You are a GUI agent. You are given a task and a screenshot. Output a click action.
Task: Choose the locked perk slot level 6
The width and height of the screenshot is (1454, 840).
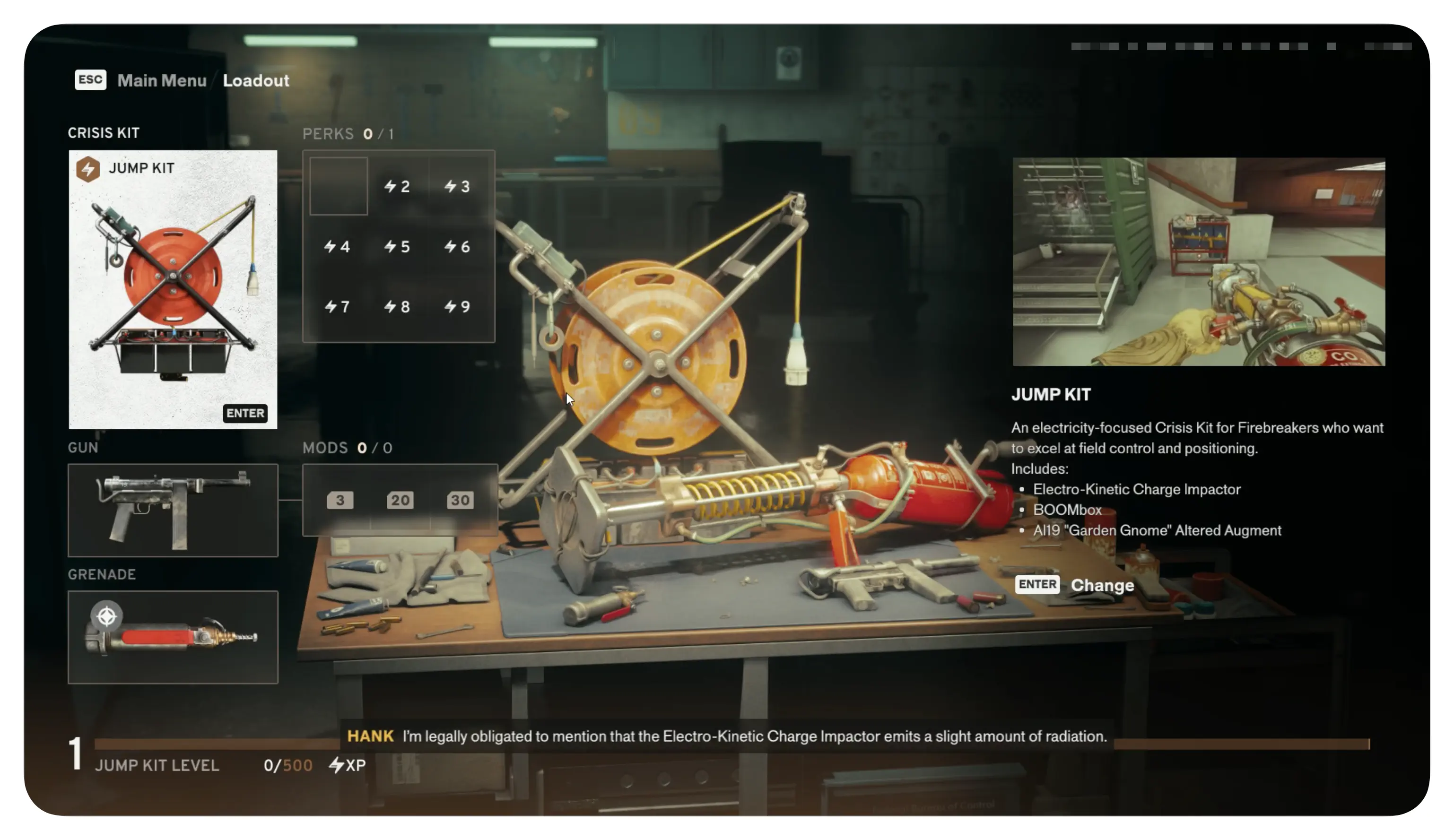(x=458, y=247)
